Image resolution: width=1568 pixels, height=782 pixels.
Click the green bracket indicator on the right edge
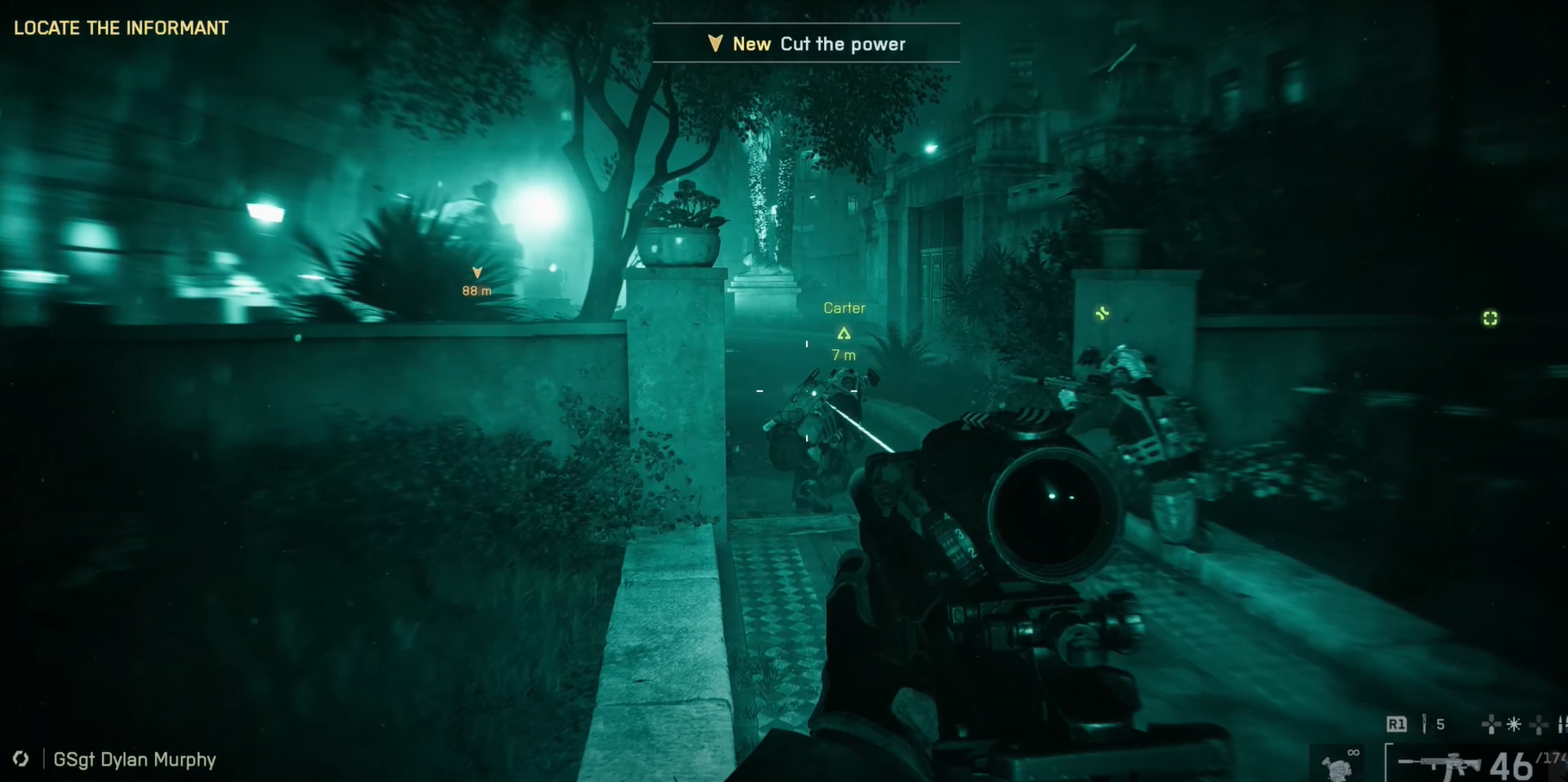tap(1491, 319)
